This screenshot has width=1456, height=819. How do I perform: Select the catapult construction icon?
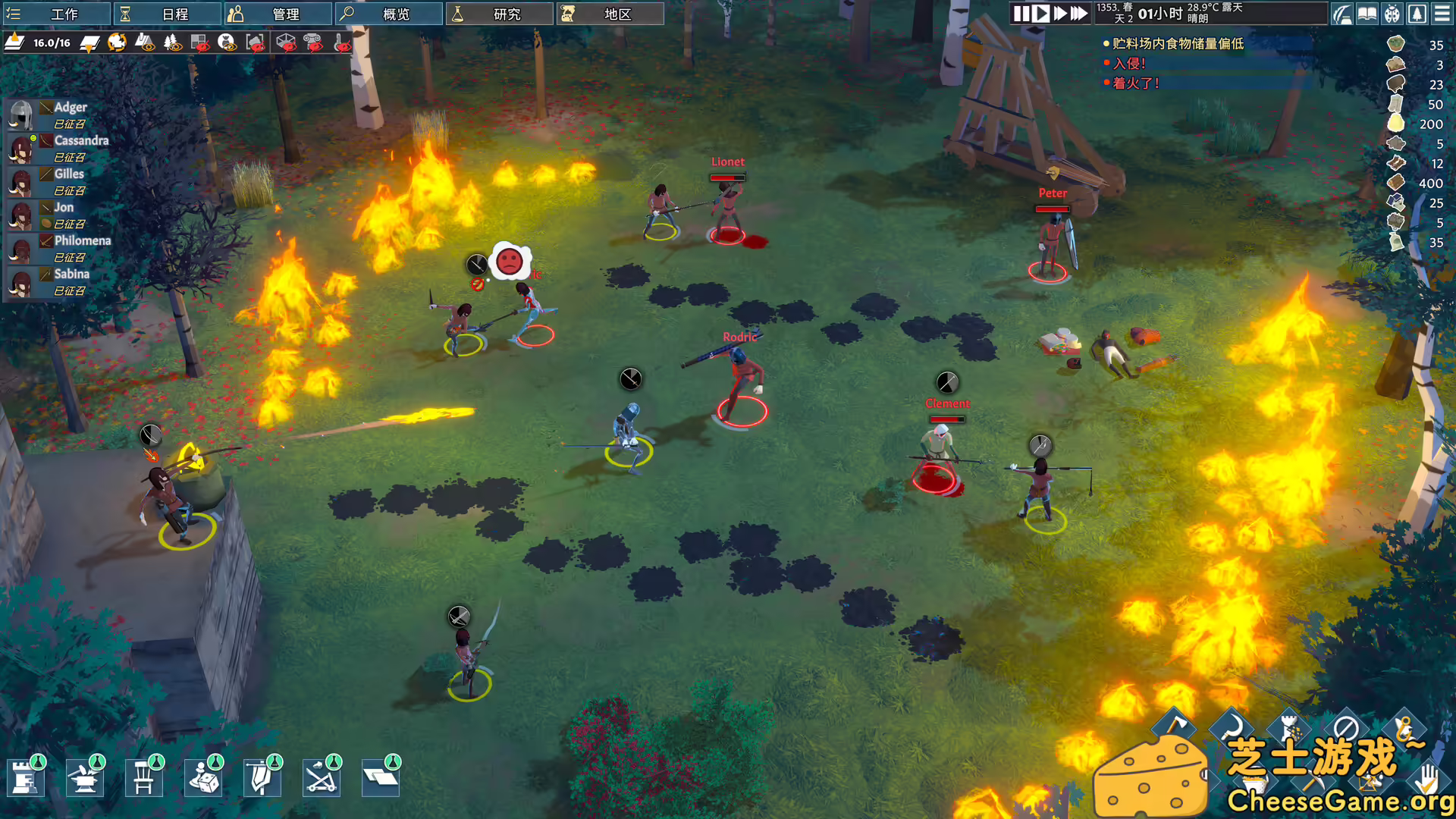pyautogui.click(x=320, y=777)
